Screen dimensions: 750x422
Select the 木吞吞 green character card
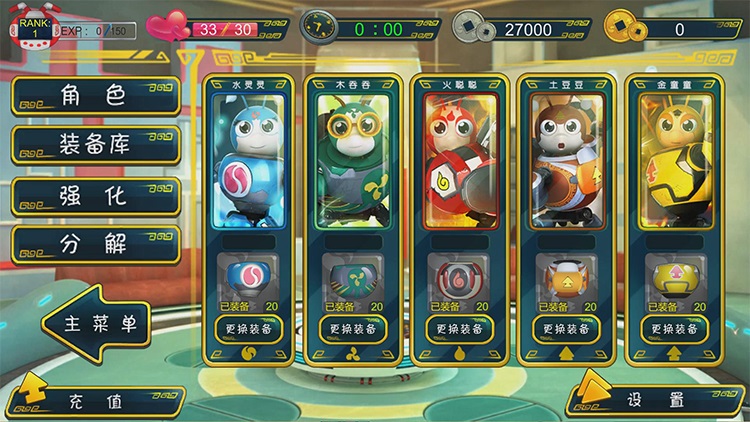350,162
